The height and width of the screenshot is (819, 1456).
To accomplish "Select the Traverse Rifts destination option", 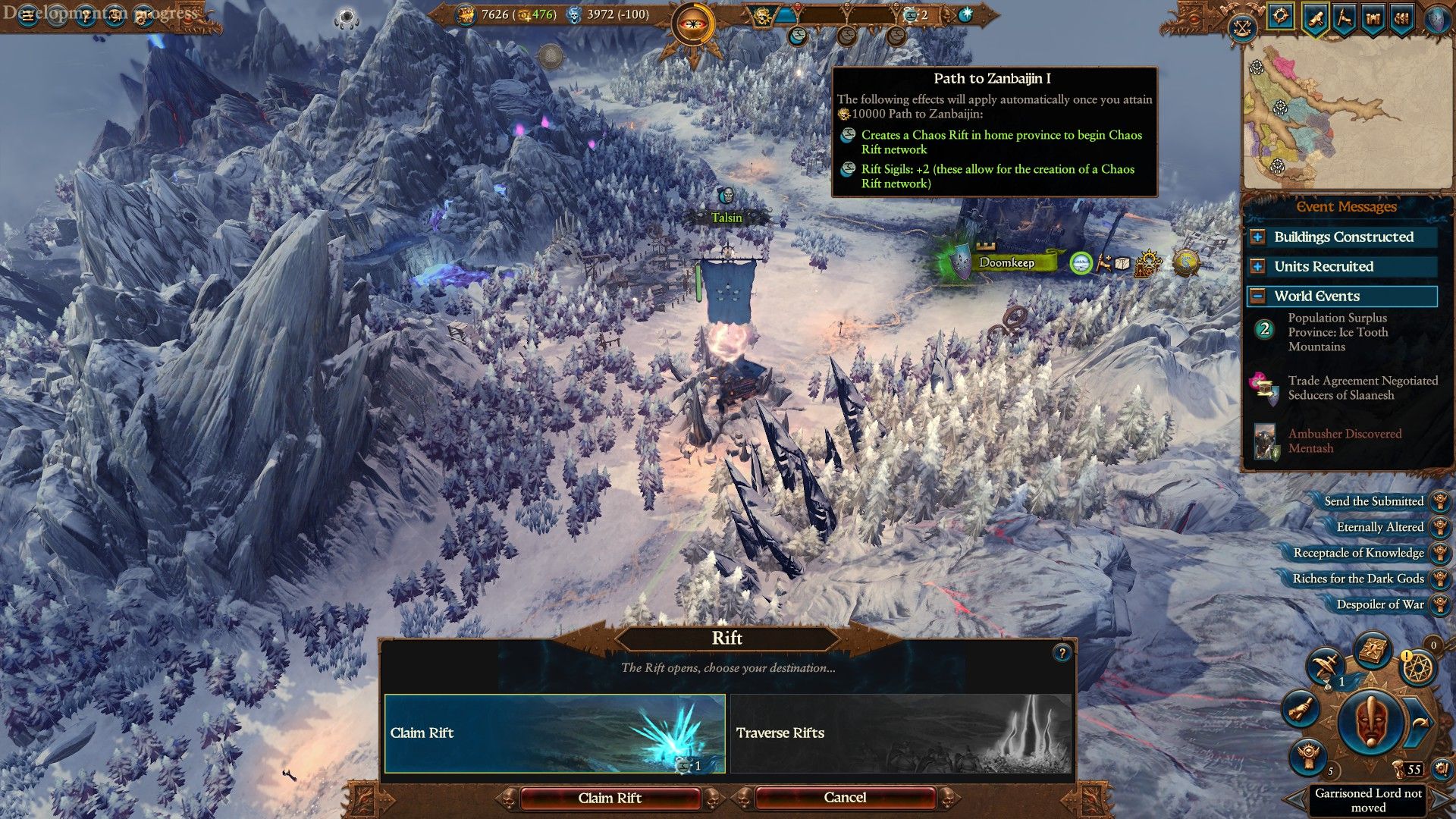I will (900, 733).
